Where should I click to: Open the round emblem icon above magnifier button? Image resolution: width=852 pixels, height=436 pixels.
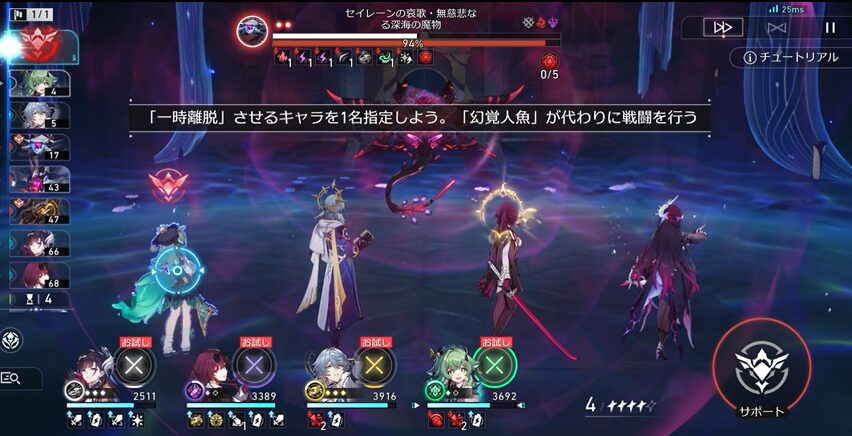click(x=13, y=338)
